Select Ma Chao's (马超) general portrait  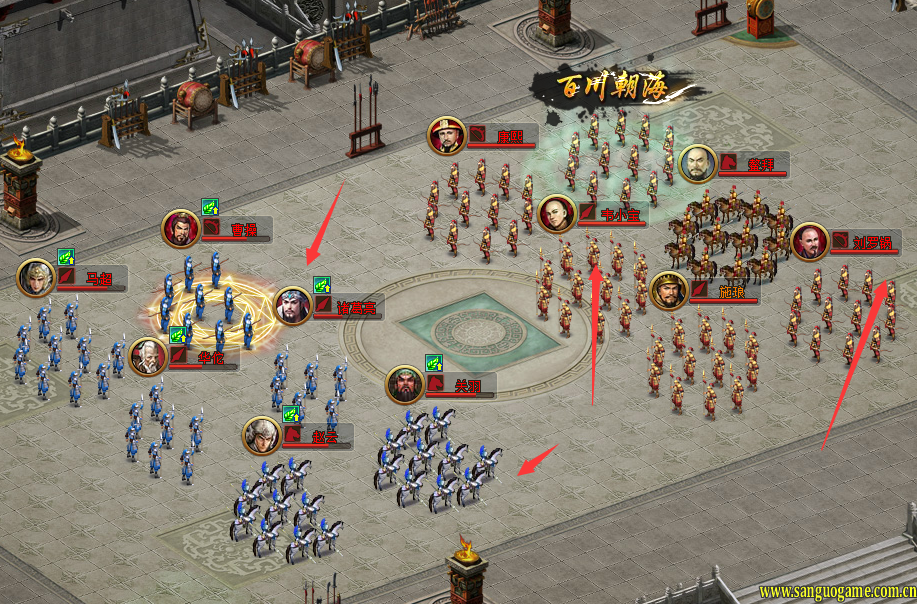(x=36, y=277)
